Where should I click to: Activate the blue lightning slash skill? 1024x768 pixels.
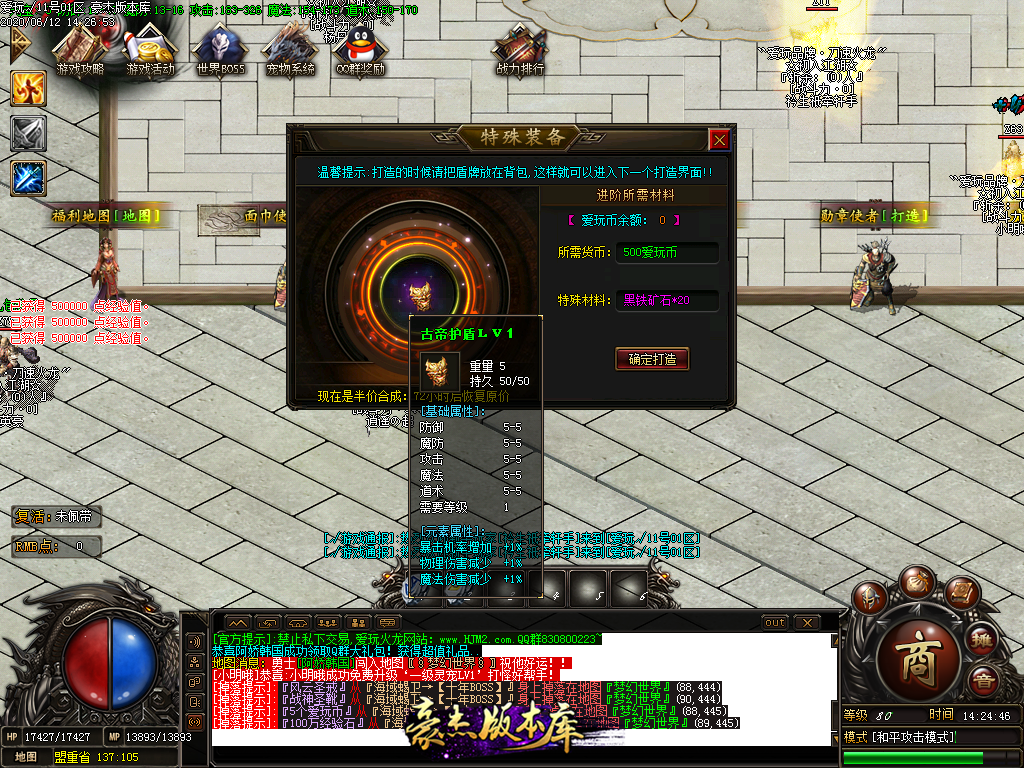click(28, 177)
